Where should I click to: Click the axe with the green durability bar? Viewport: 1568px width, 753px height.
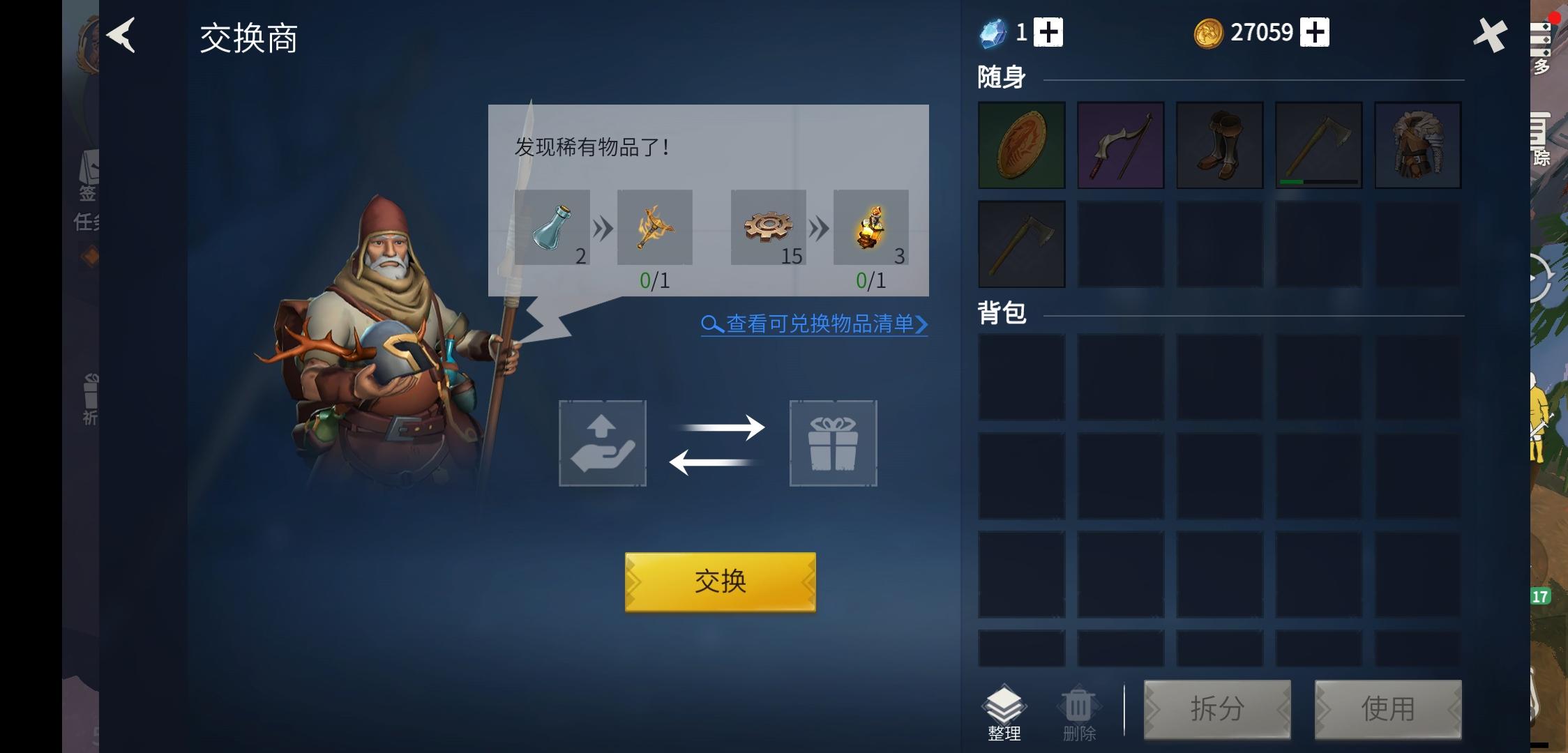point(1319,144)
